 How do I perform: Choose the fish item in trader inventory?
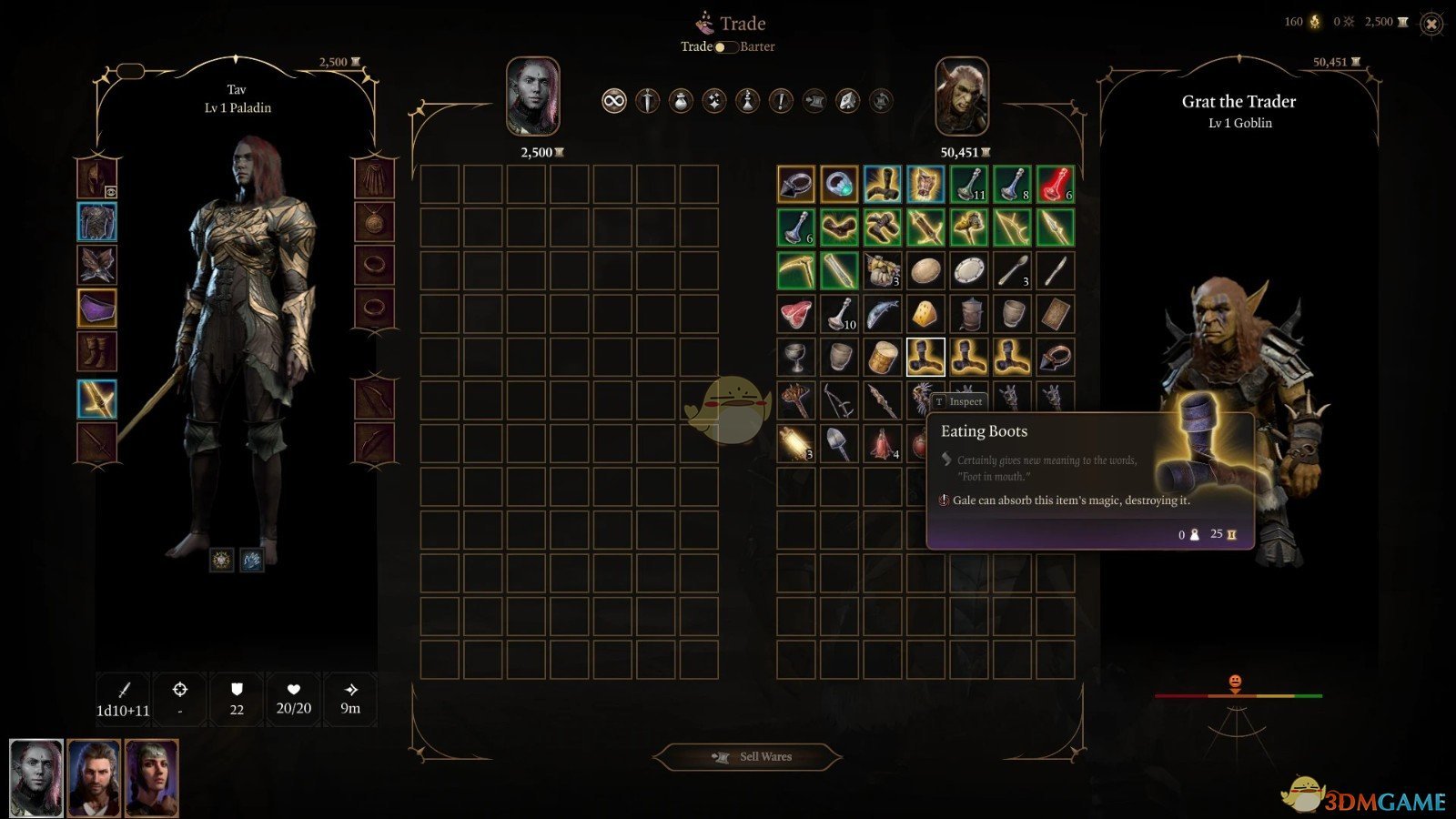tap(882, 315)
